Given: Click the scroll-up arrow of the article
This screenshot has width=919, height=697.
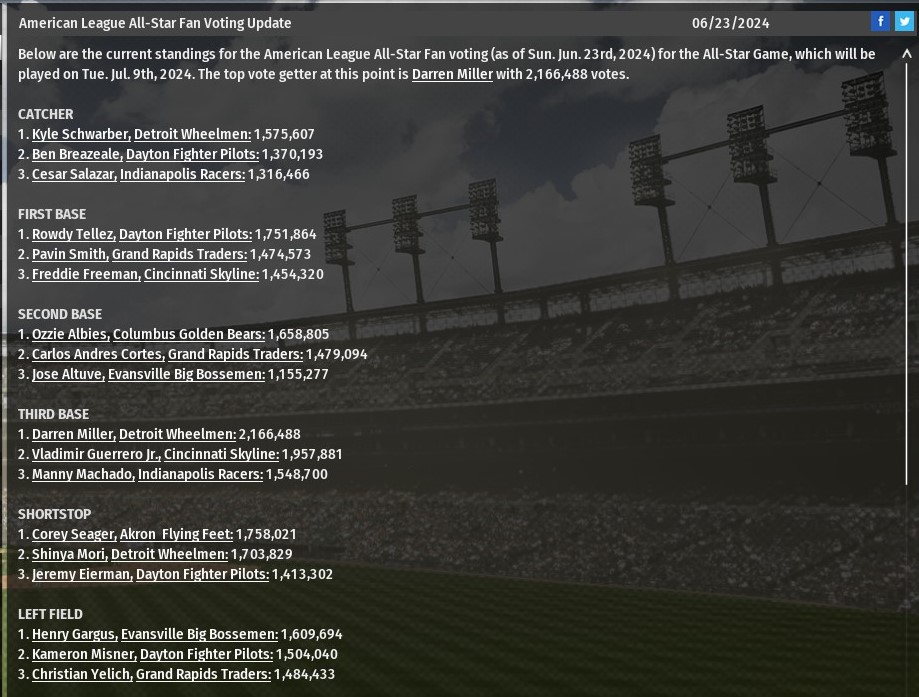Looking at the screenshot, I should [x=907, y=55].
